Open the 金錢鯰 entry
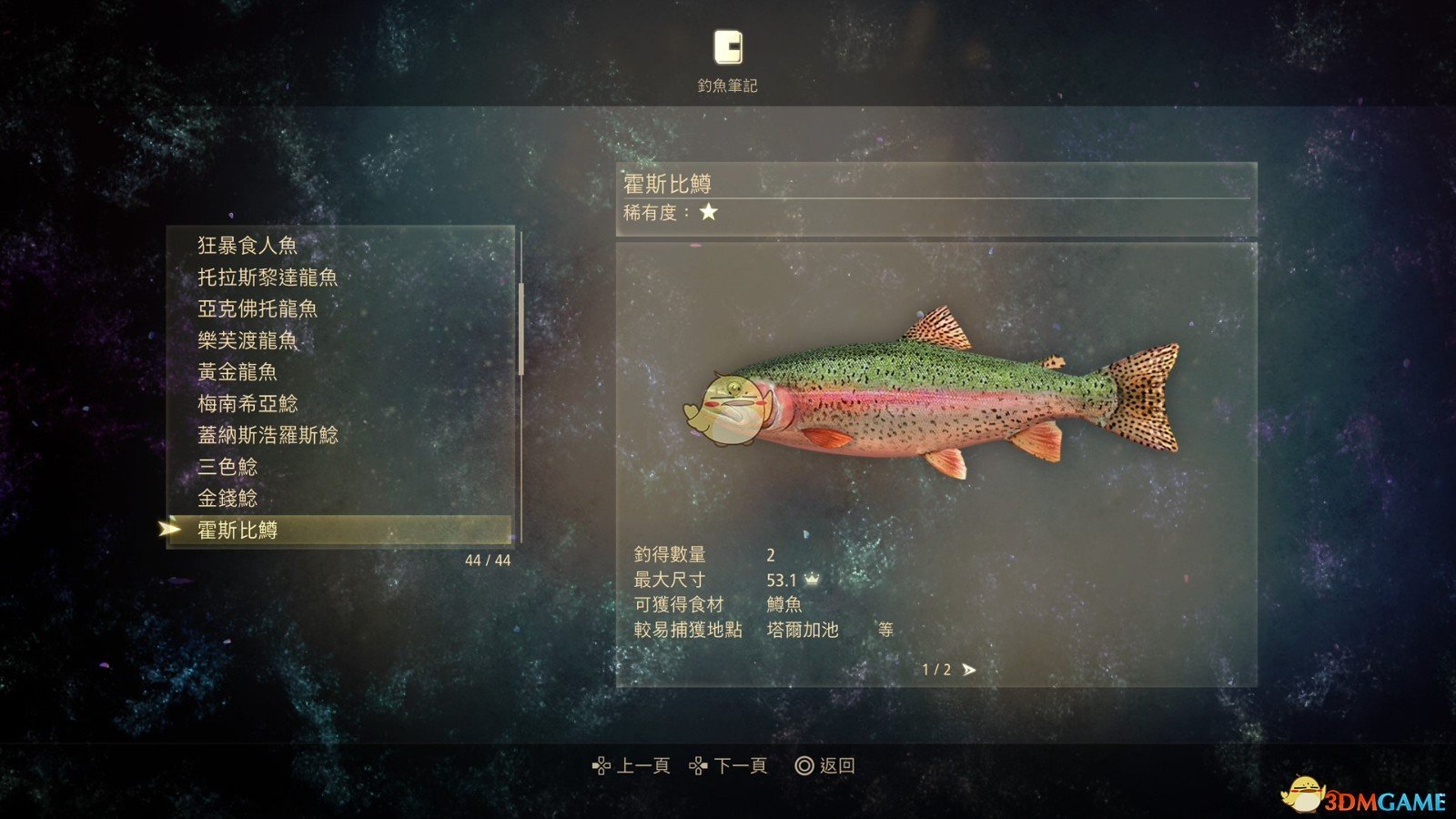The height and width of the screenshot is (819, 1456). 227,499
